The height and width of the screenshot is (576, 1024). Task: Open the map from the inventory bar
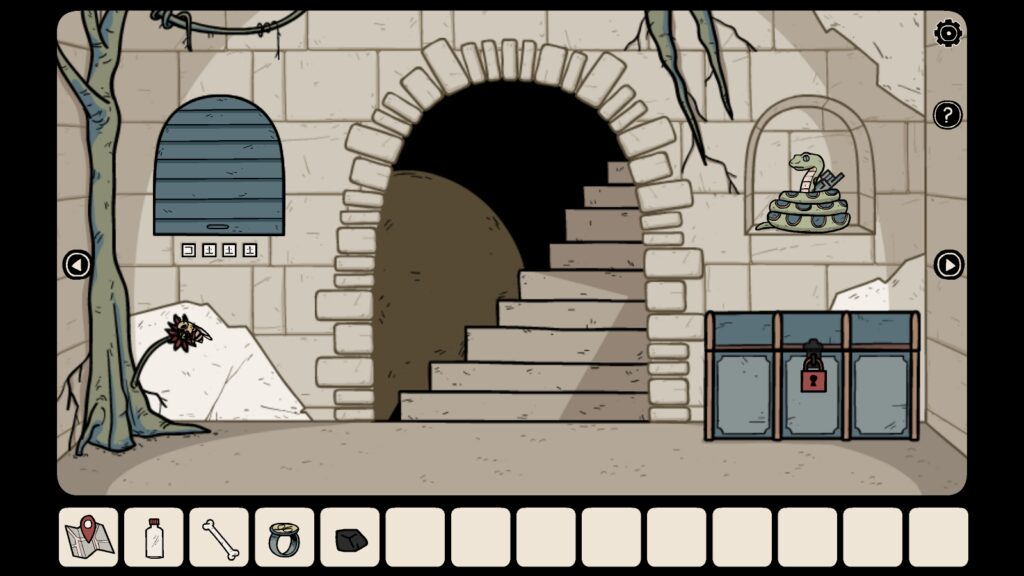point(88,537)
